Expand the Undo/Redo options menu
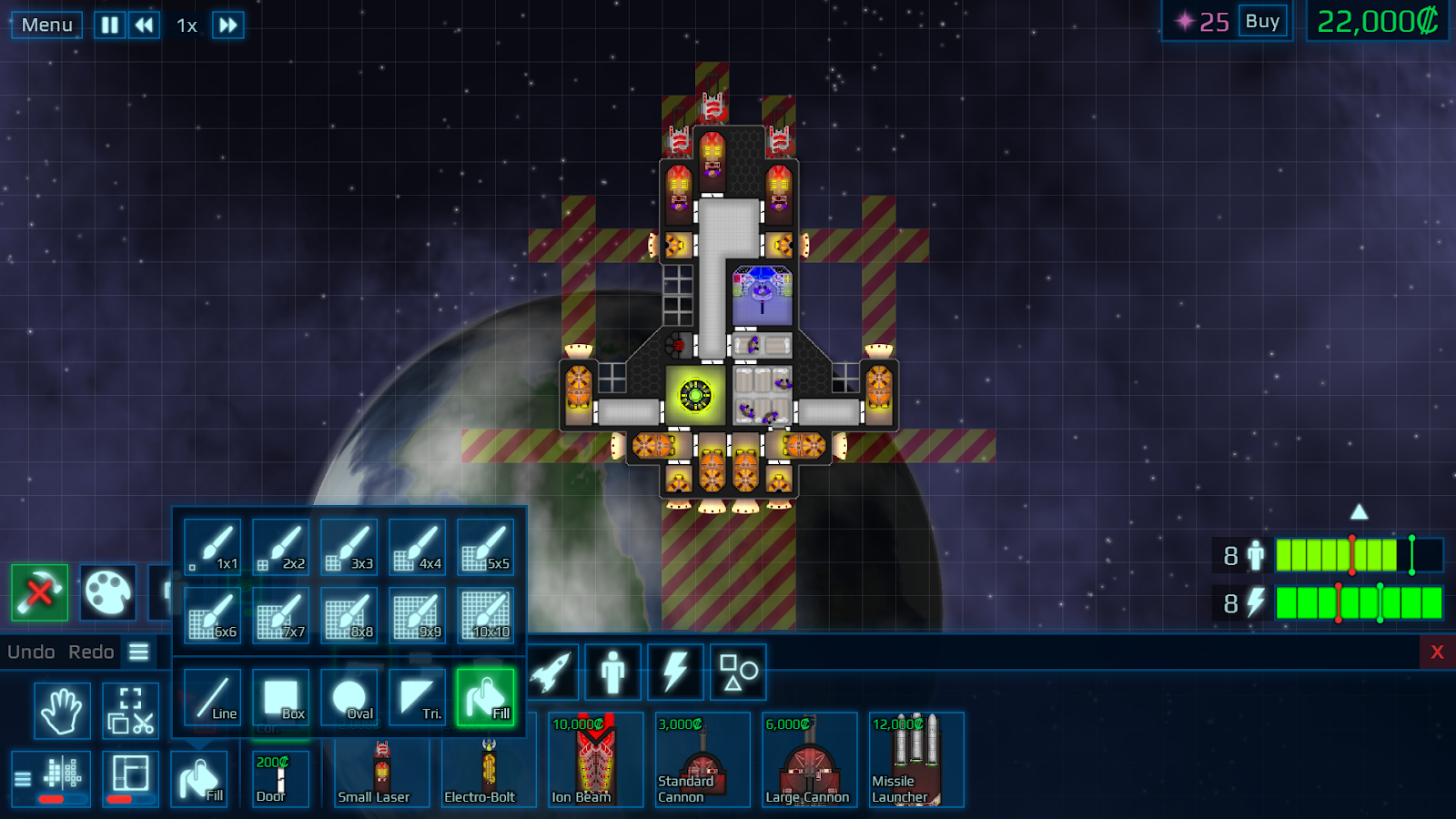The width and height of the screenshot is (1456, 819). (x=138, y=652)
